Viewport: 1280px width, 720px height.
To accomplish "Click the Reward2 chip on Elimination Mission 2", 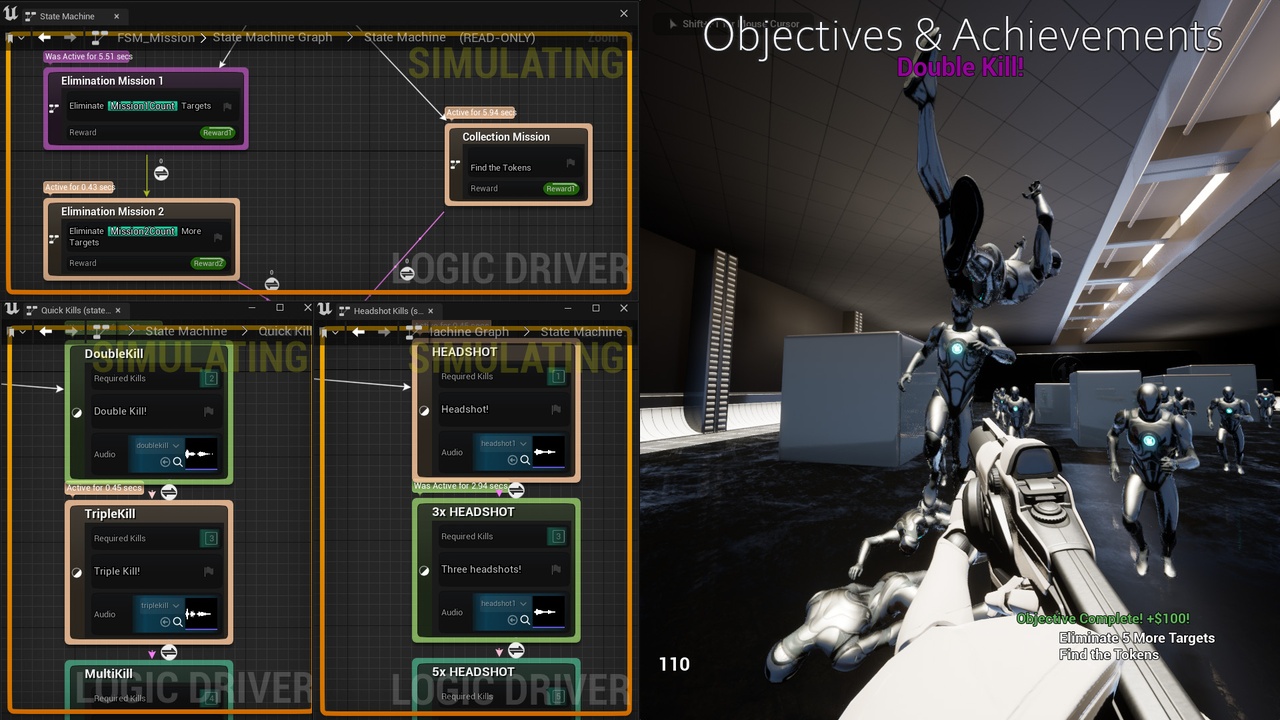I will (207, 263).
